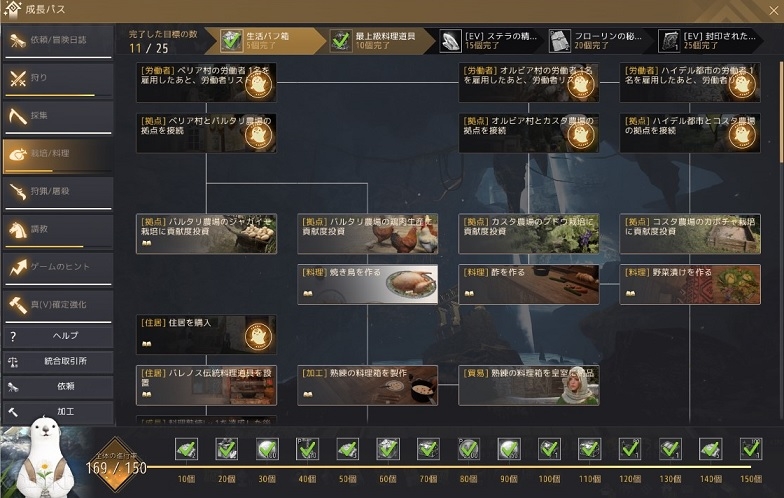Open the 統合取引所 menu
784x498 pixels.
tap(56, 361)
